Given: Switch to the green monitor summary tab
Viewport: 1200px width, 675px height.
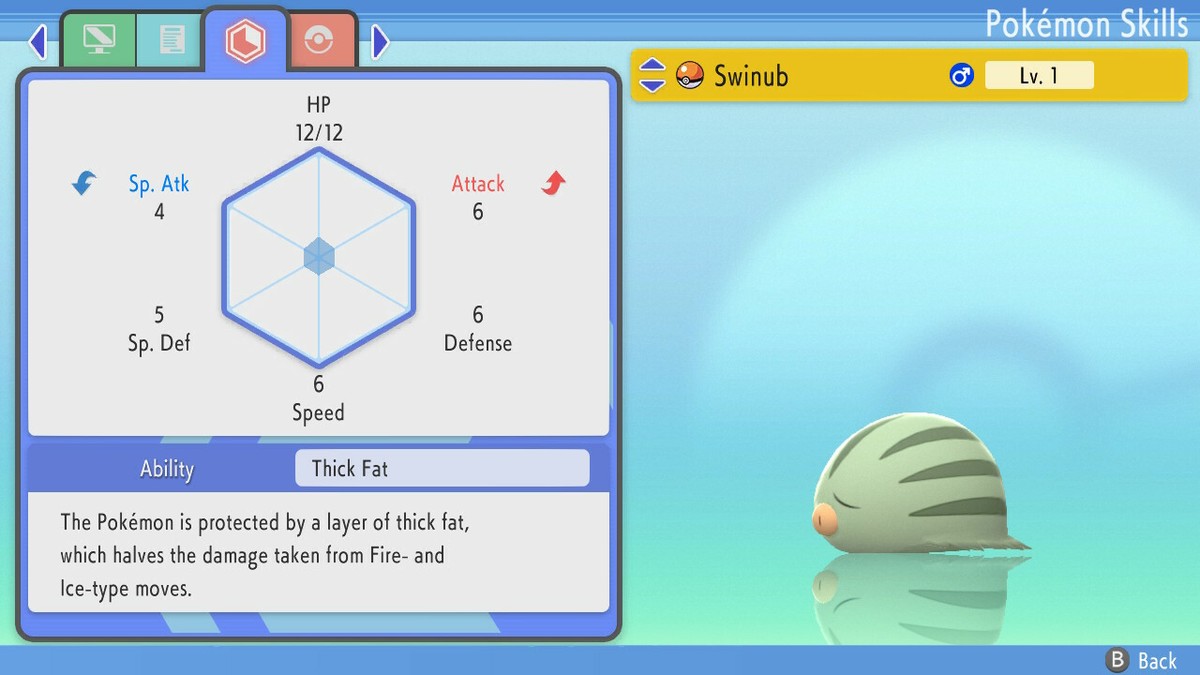Looking at the screenshot, I should click(x=99, y=40).
